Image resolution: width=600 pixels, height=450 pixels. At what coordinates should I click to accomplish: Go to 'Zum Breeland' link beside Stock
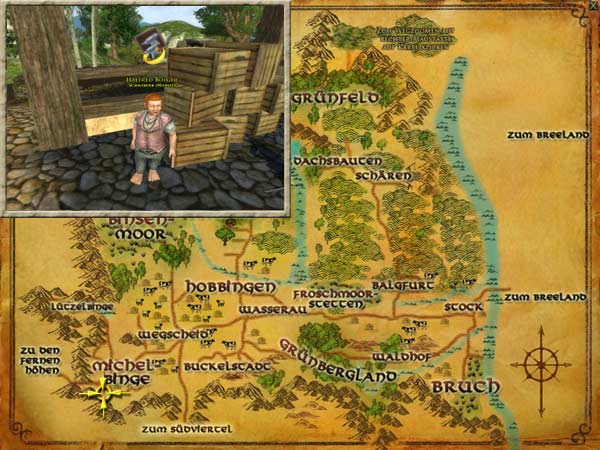544,298
